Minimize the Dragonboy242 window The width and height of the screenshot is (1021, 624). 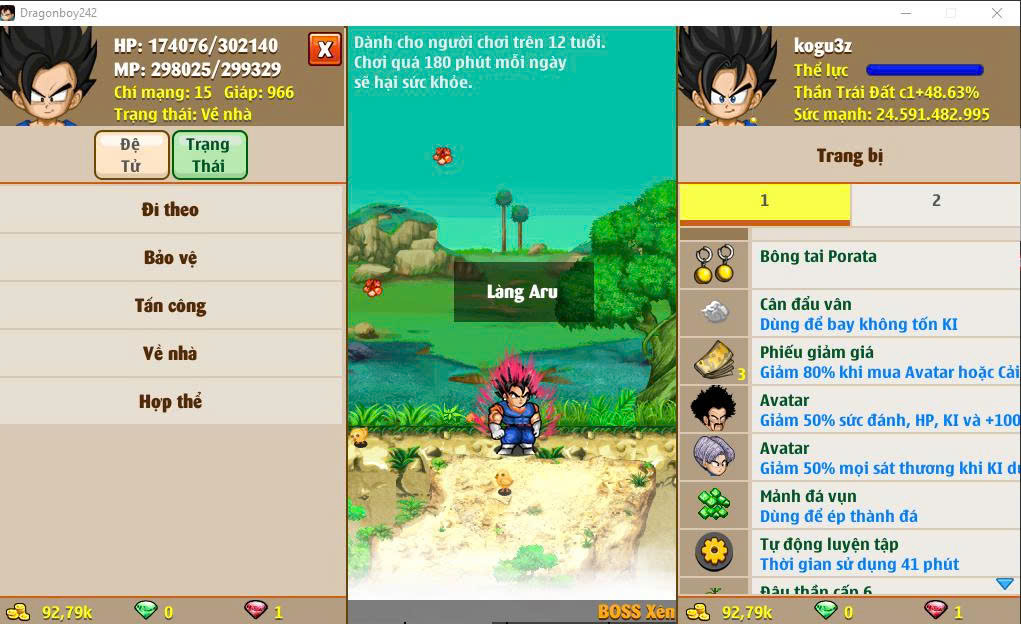[x=905, y=13]
